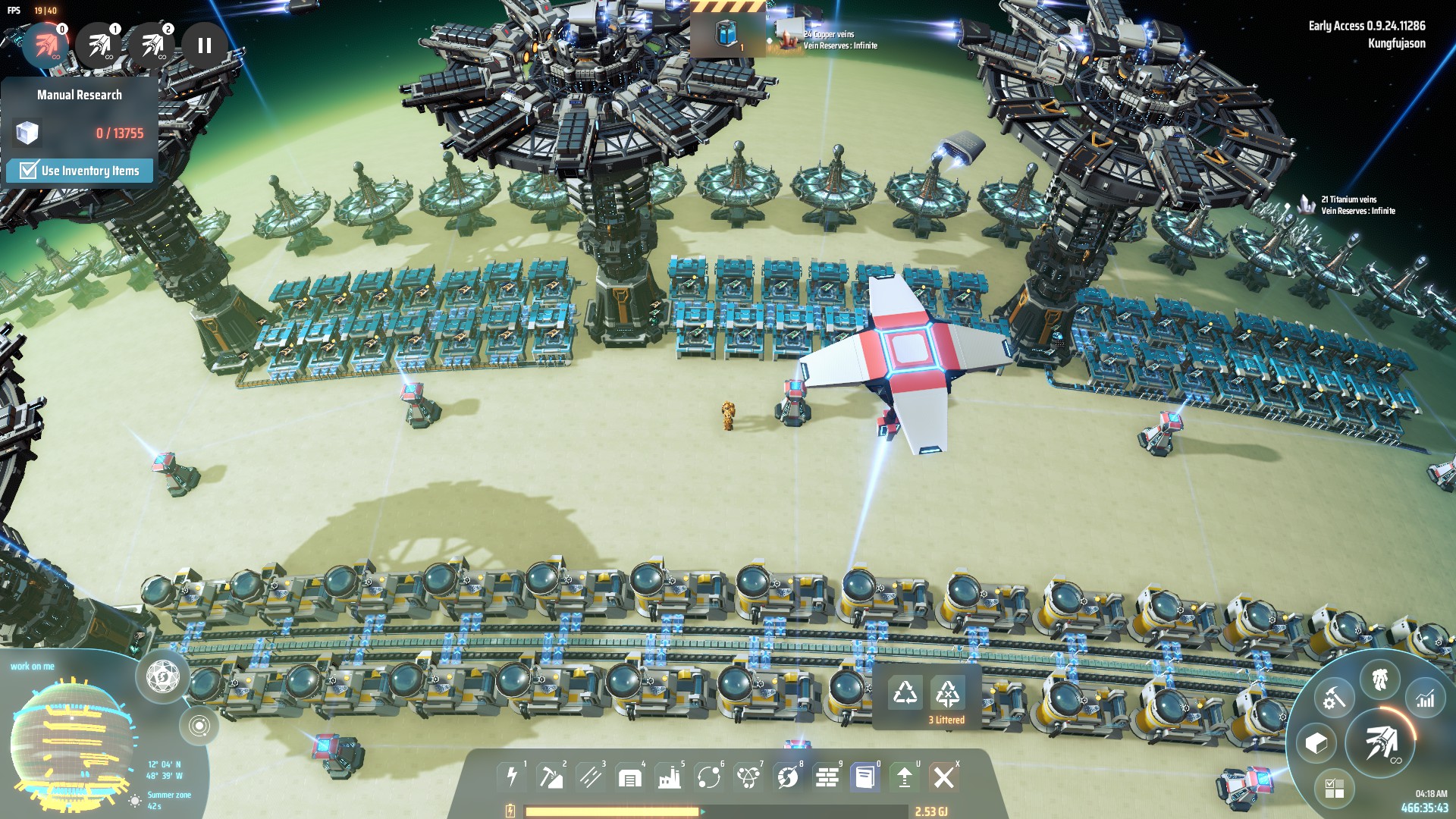
Task: Choose the conveyor belt build category
Action: click(x=590, y=777)
